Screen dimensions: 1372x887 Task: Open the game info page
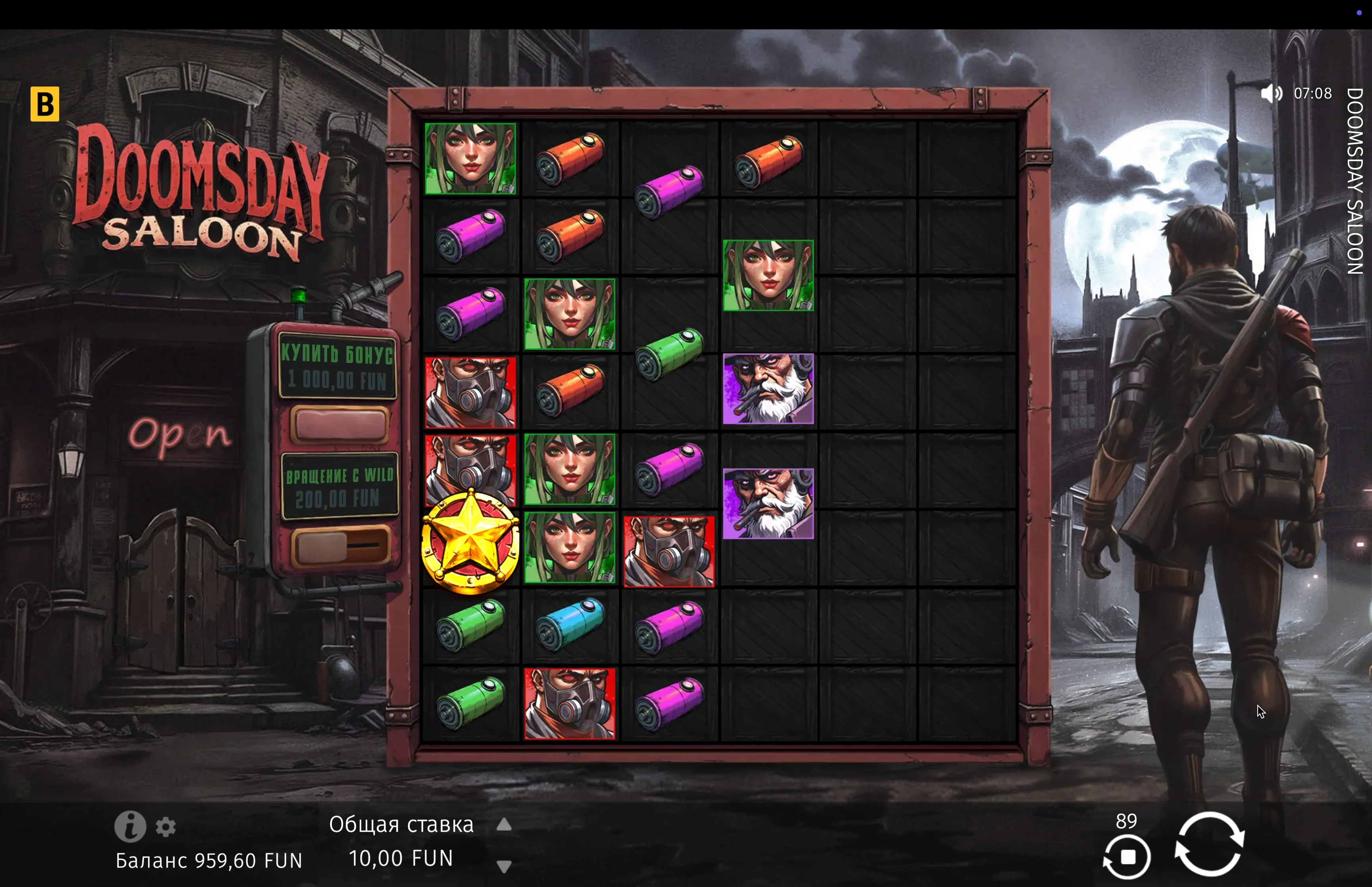click(x=129, y=827)
